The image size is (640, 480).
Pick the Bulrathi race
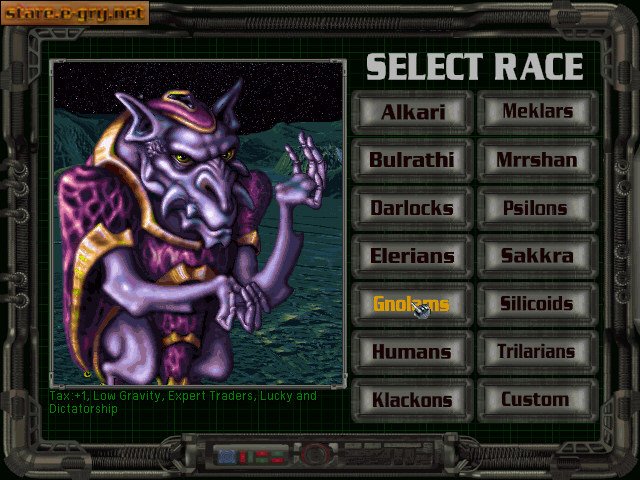411,160
